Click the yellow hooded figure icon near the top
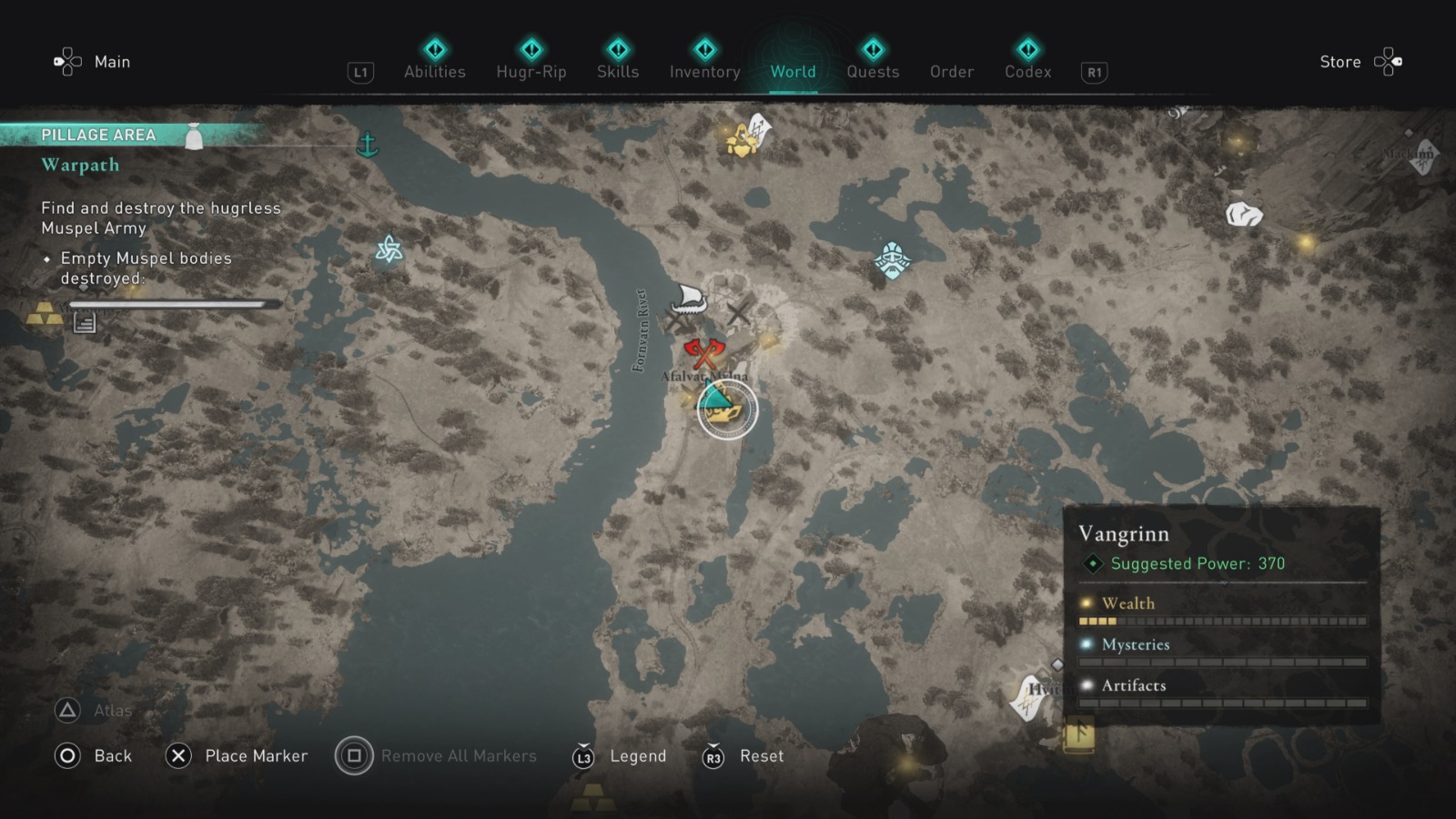Image resolution: width=1456 pixels, height=819 pixels. [x=740, y=139]
